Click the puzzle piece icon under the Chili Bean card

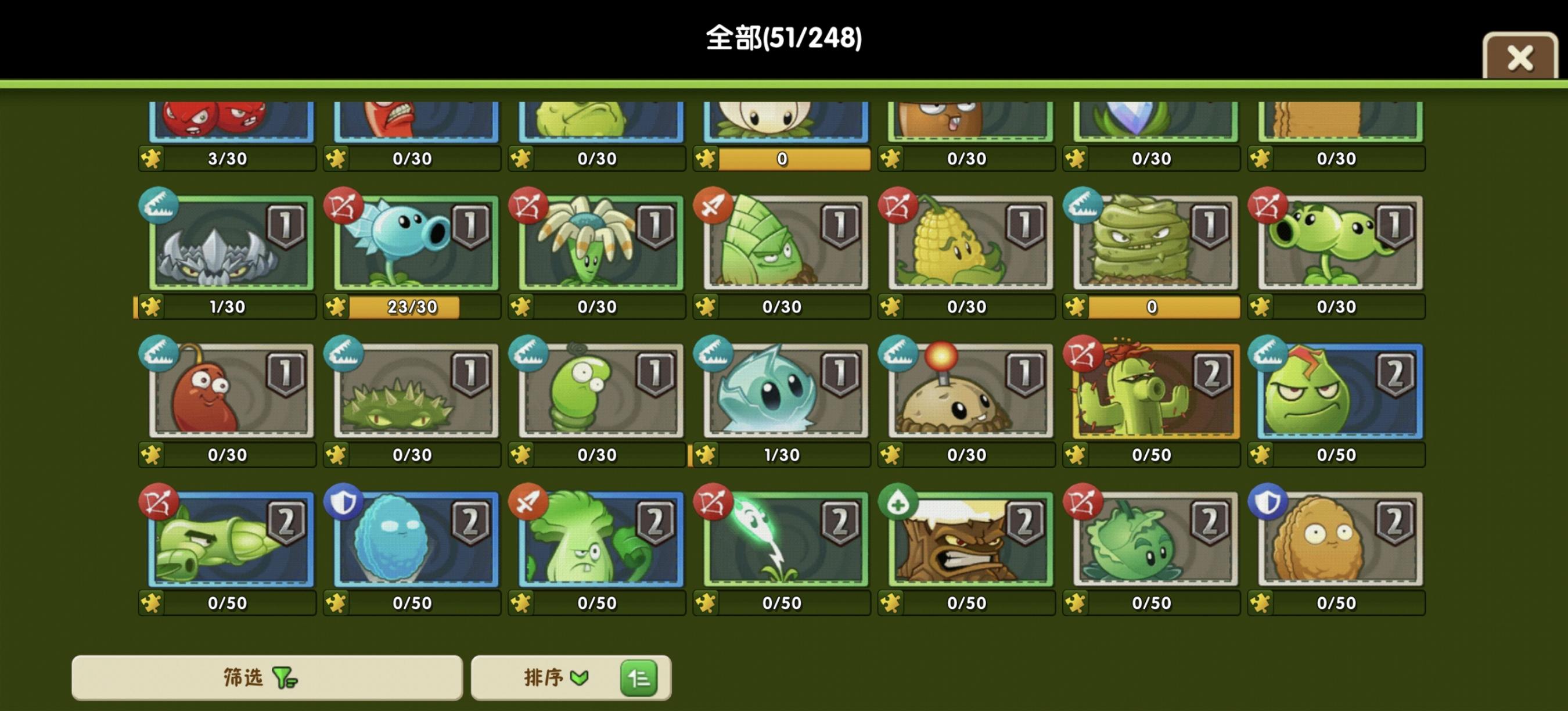(152, 455)
